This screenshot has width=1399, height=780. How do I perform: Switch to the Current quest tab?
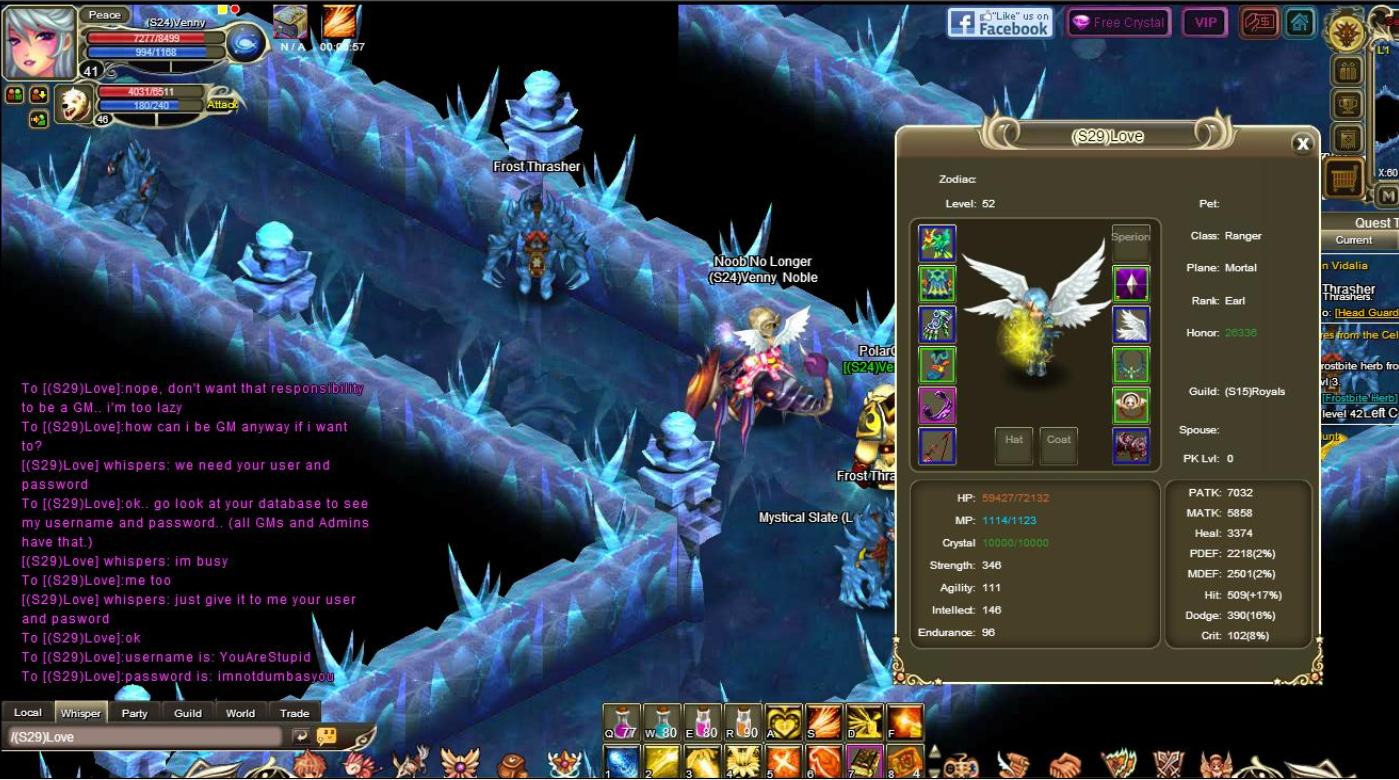coord(1353,240)
